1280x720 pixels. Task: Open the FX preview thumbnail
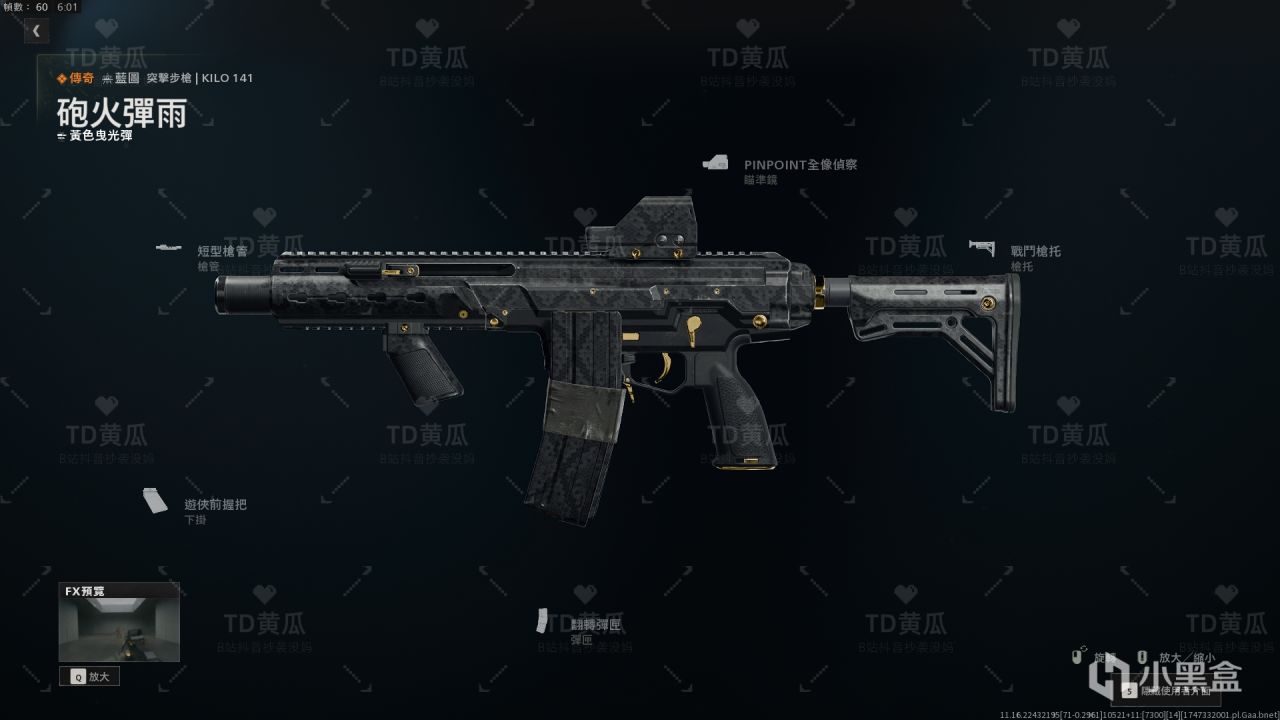pyautogui.click(x=119, y=630)
